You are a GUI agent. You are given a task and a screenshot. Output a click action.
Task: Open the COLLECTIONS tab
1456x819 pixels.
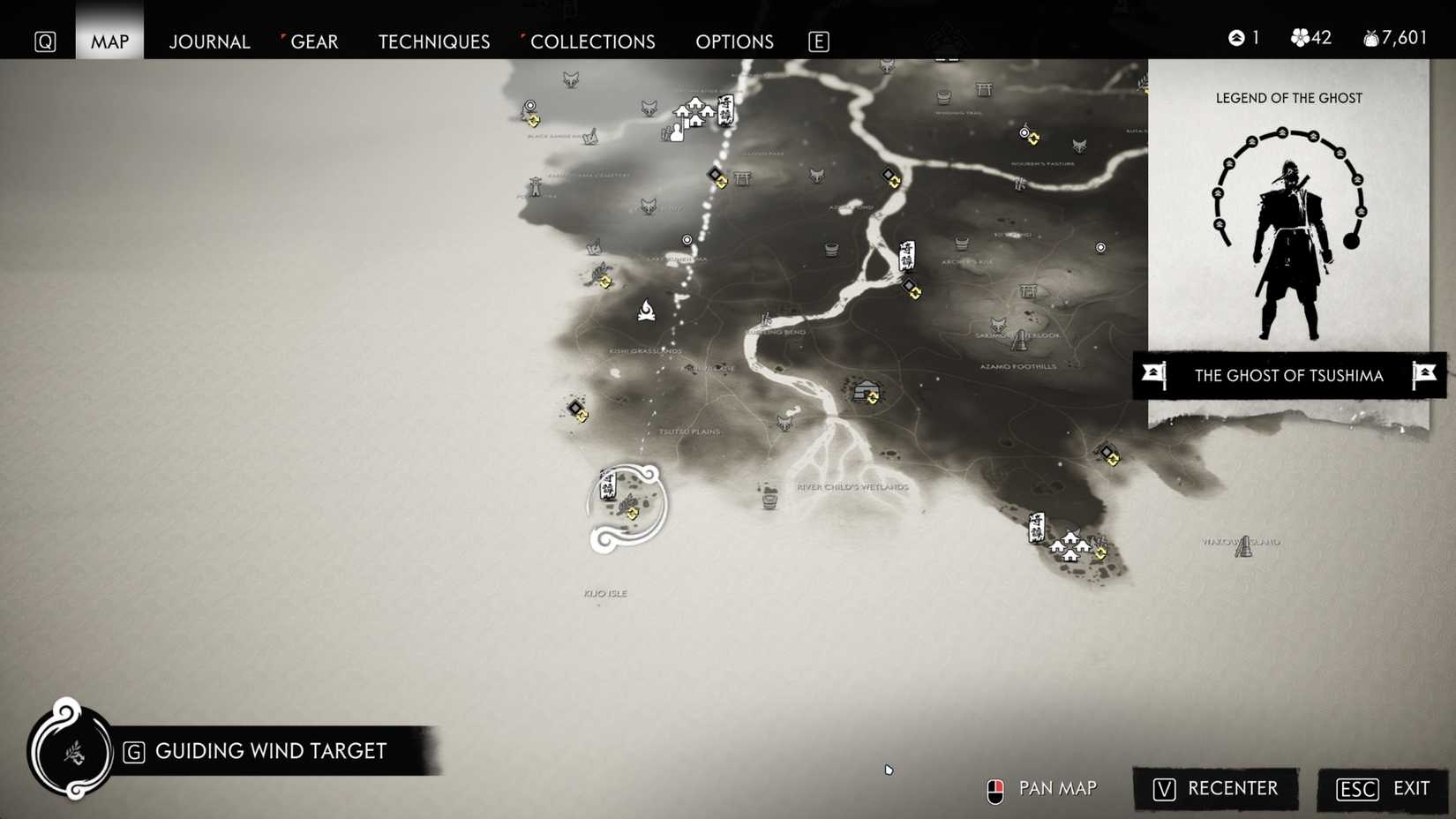(592, 41)
